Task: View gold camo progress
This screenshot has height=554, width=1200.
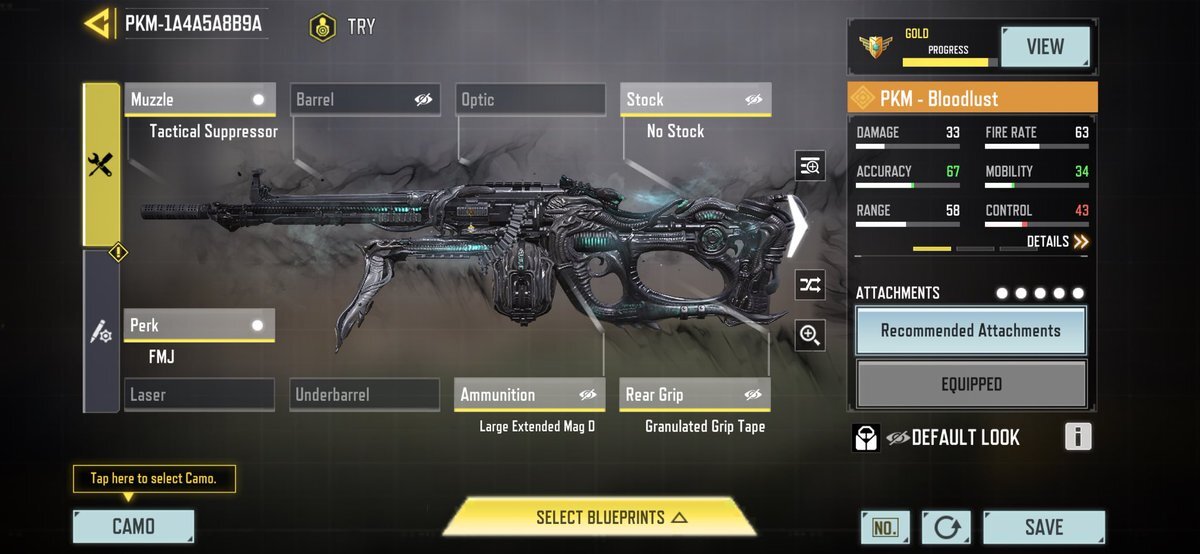Action: coord(1045,46)
